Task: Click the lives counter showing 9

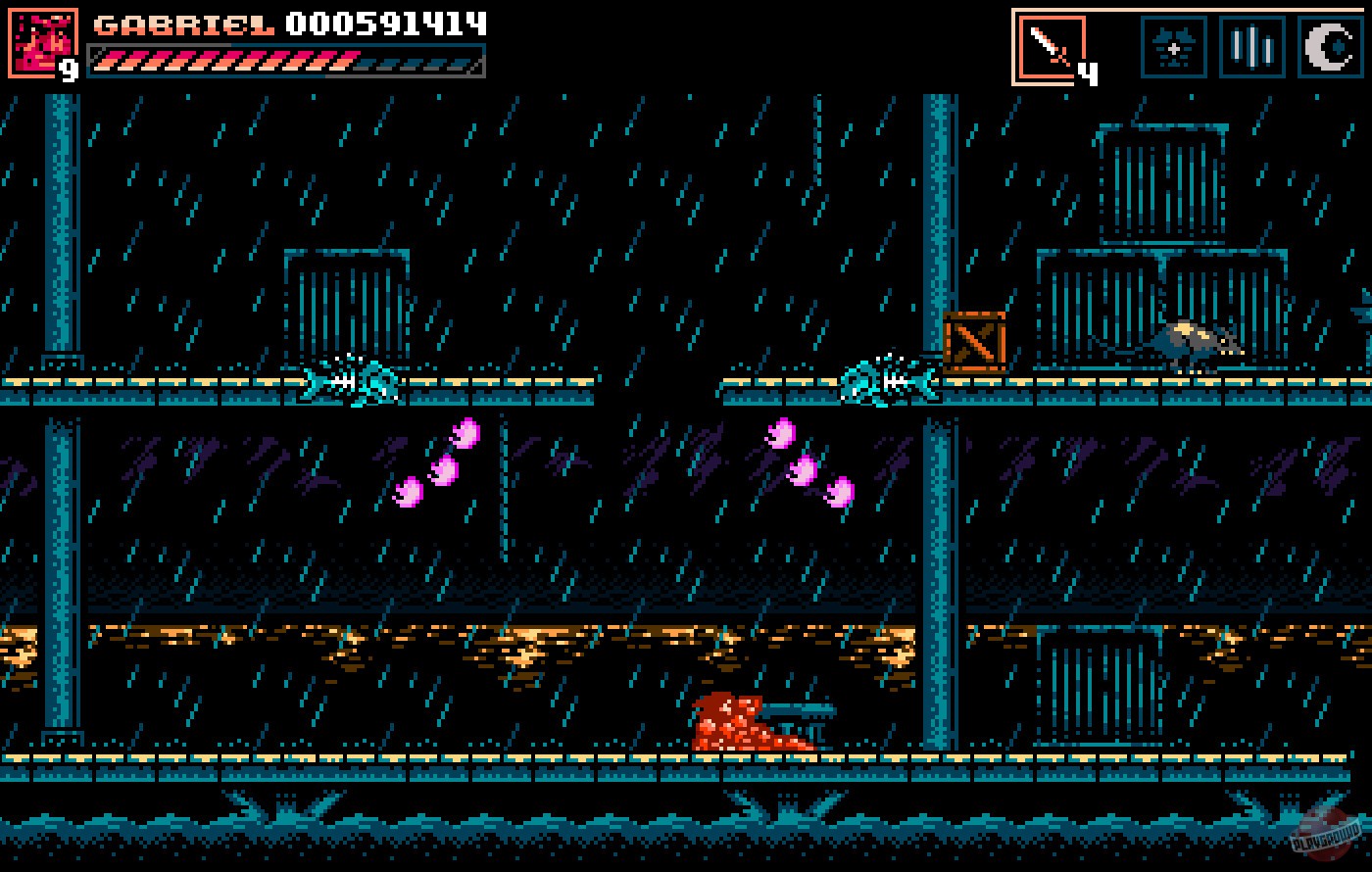Action: (x=70, y=67)
